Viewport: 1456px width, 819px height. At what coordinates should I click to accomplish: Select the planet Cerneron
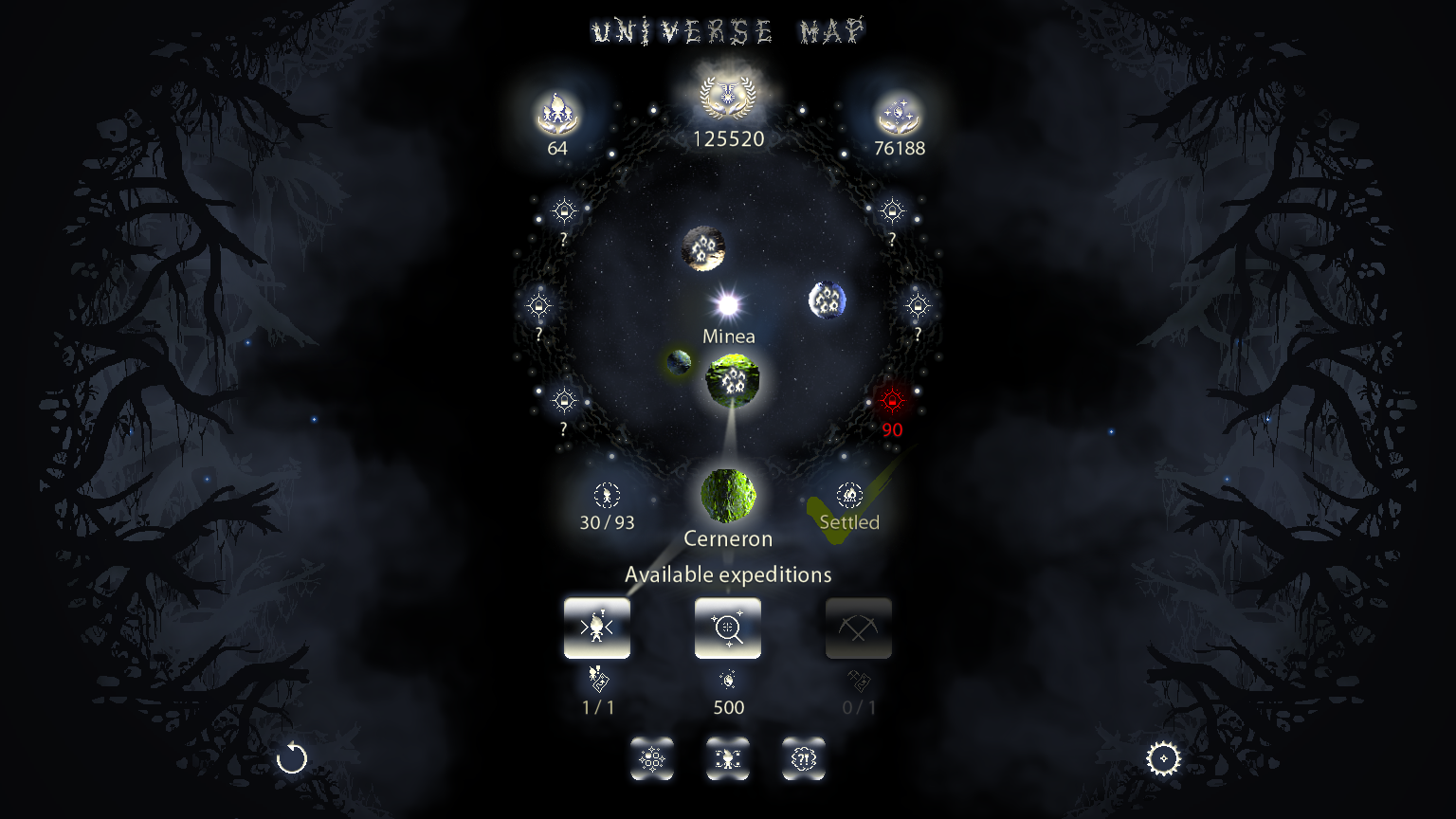728,495
